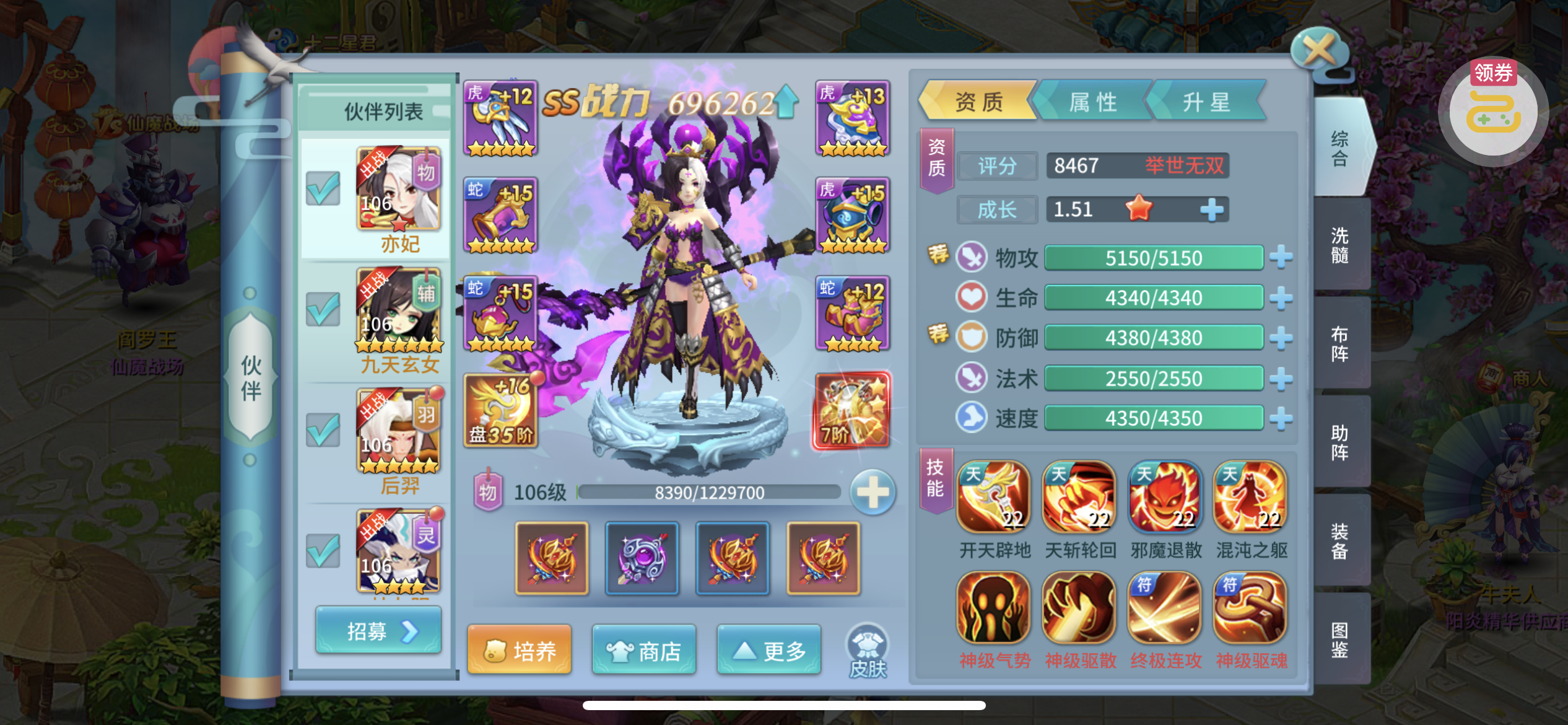Open the 洗髓 side tab

(x=1340, y=245)
